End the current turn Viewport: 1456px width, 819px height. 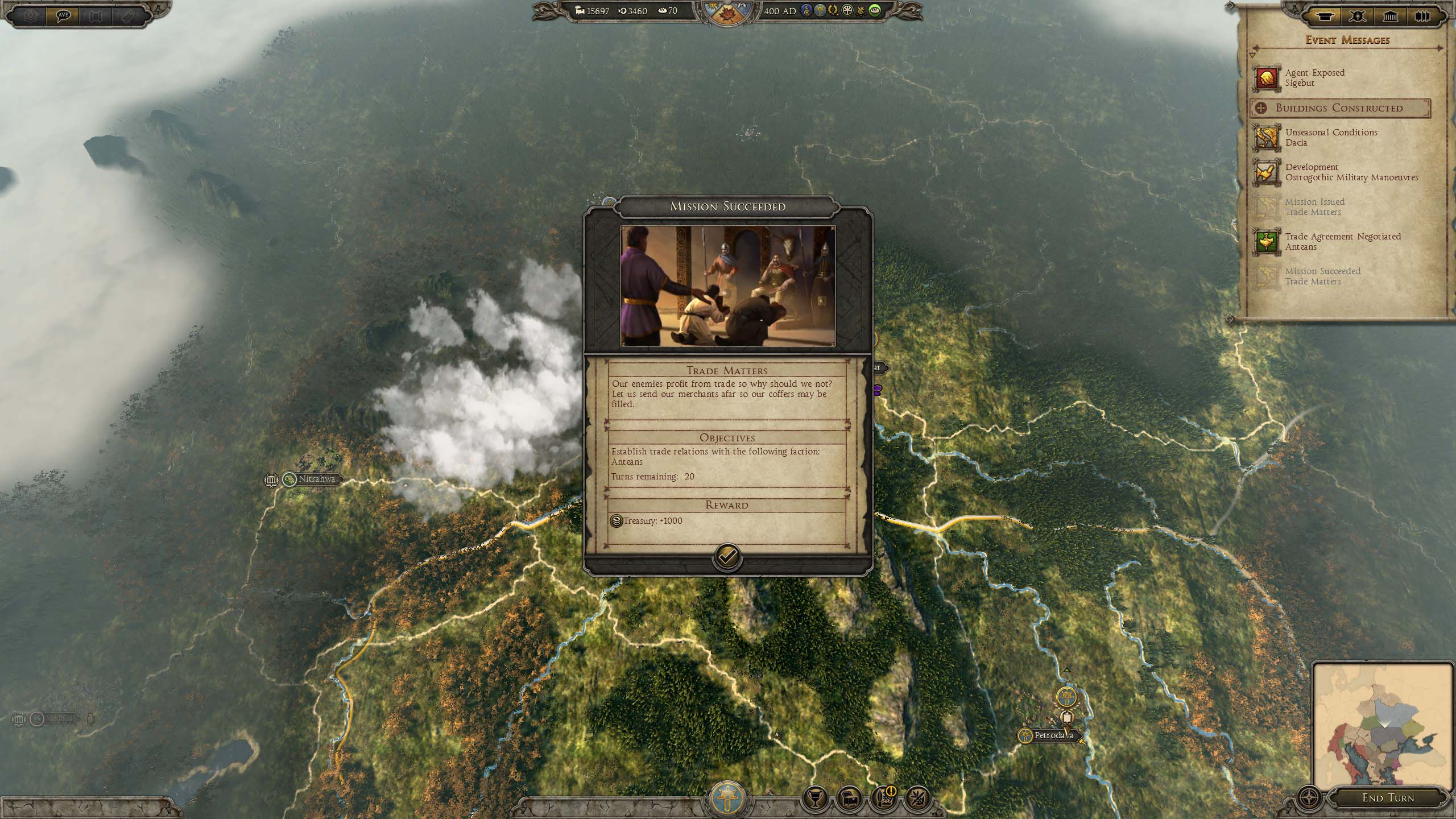pyautogui.click(x=1387, y=798)
